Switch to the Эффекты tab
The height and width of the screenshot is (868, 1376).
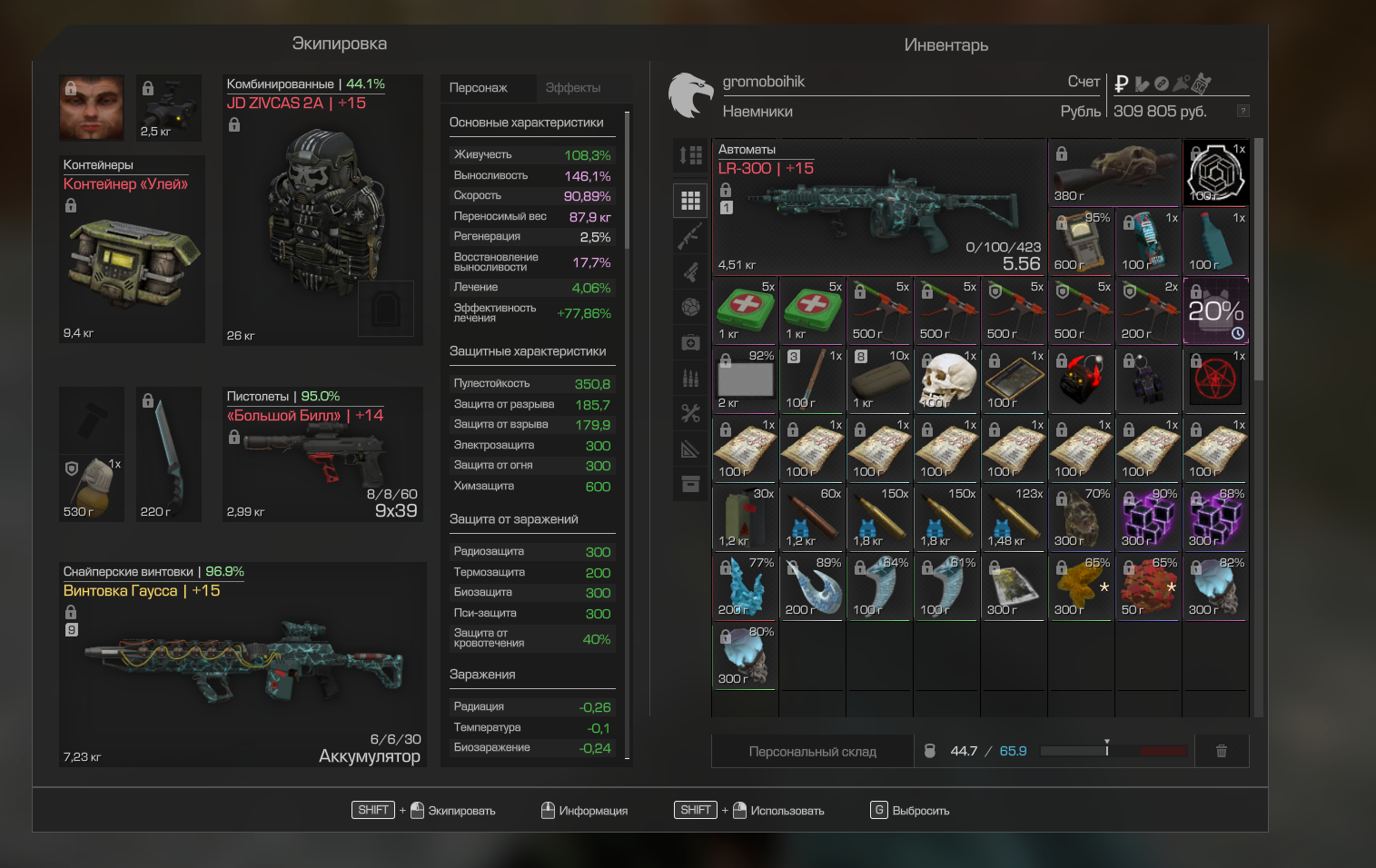click(x=572, y=88)
